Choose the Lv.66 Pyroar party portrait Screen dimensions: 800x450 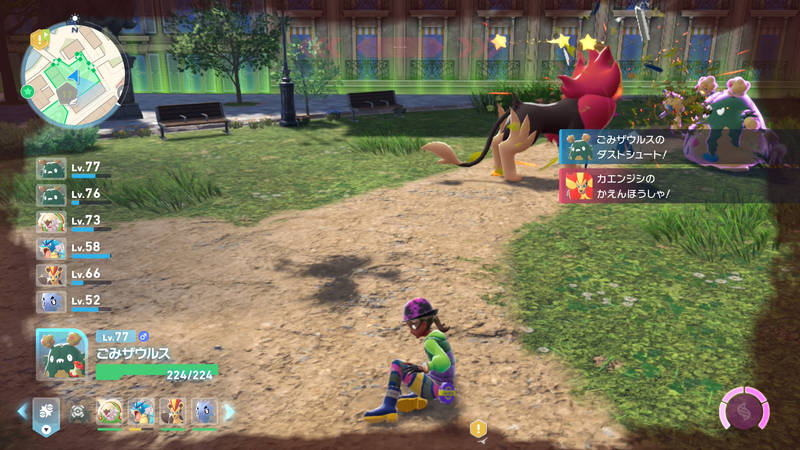pyautogui.click(x=51, y=274)
